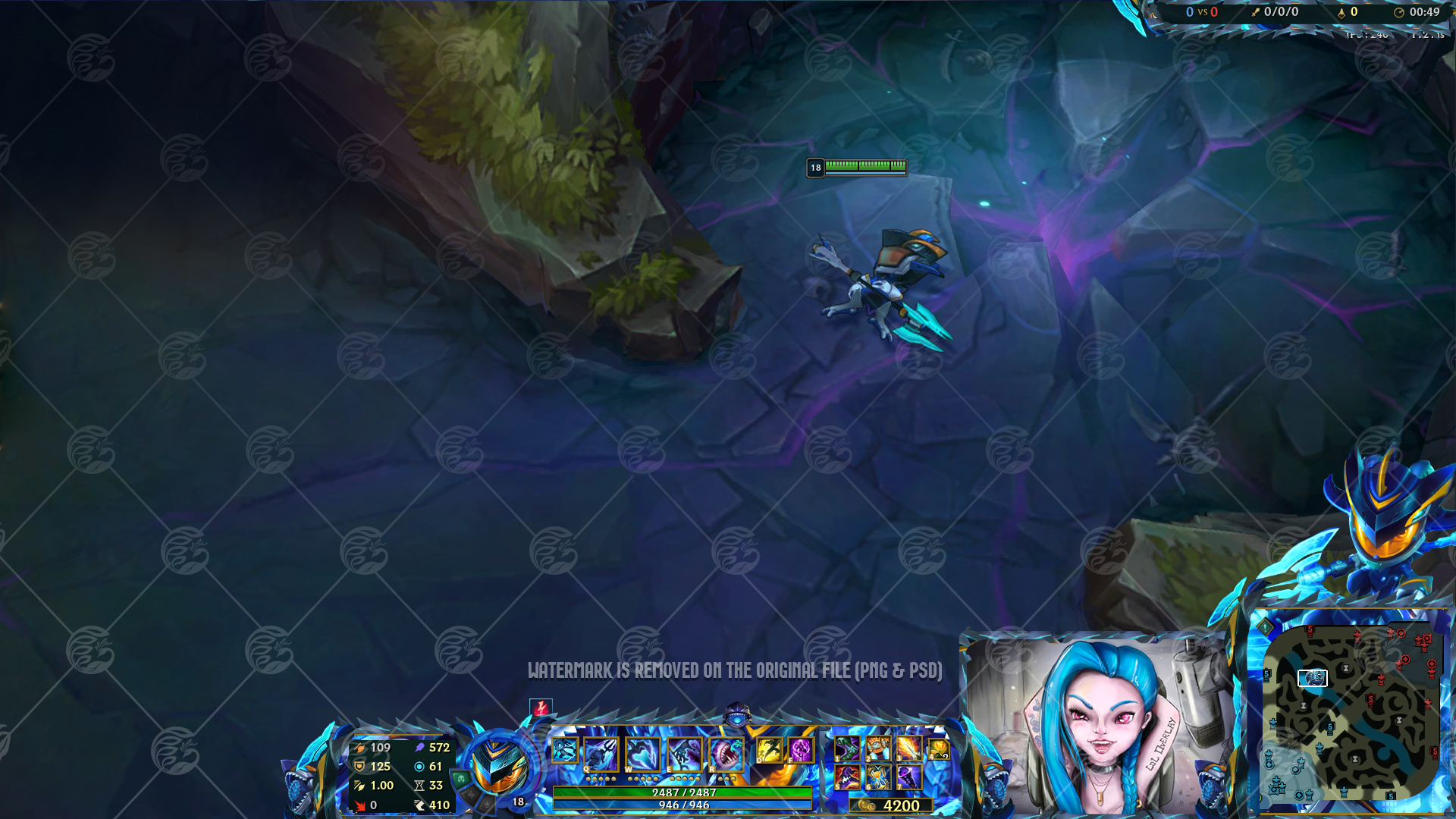The height and width of the screenshot is (819, 1456).
Task: Click the attack damage stat icon showing 109
Action: tap(360, 748)
